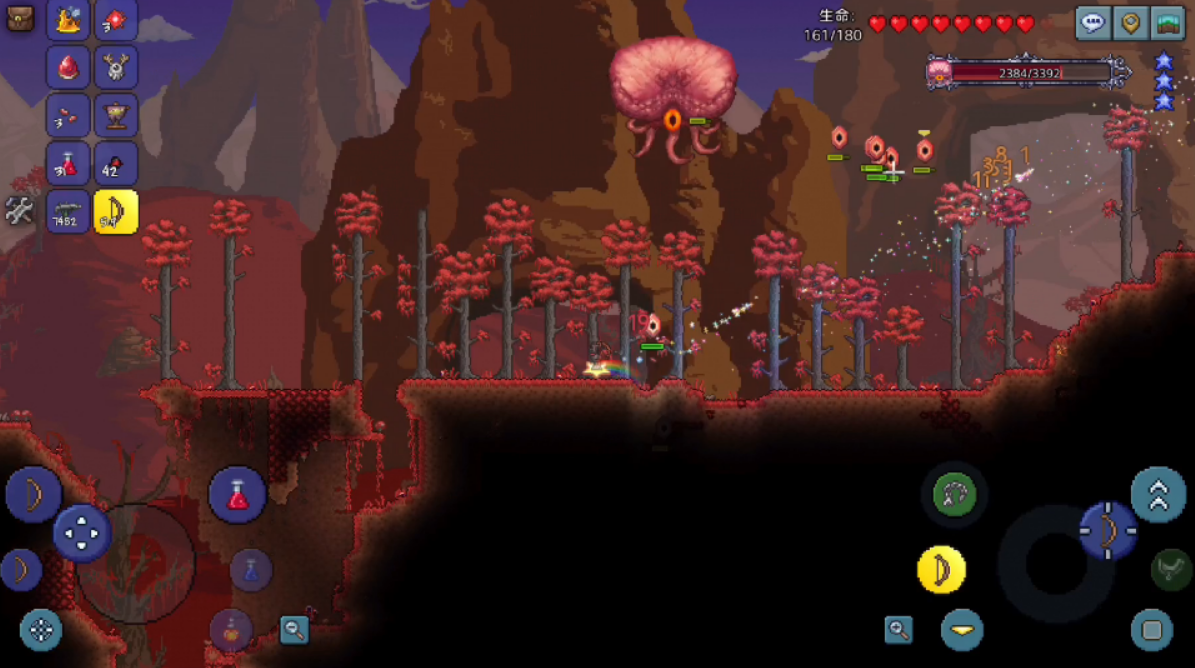1195x668 pixels.
Task: Use the quick heal red potion button
Action: click(x=237, y=495)
